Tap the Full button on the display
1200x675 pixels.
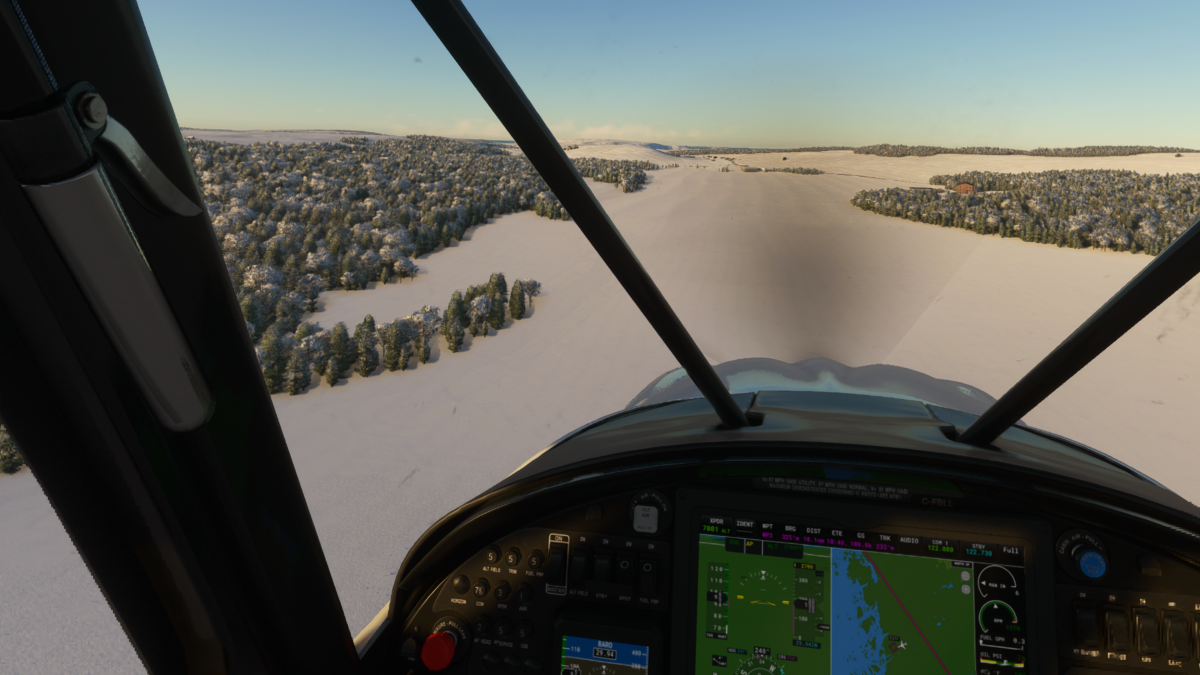tap(1010, 551)
